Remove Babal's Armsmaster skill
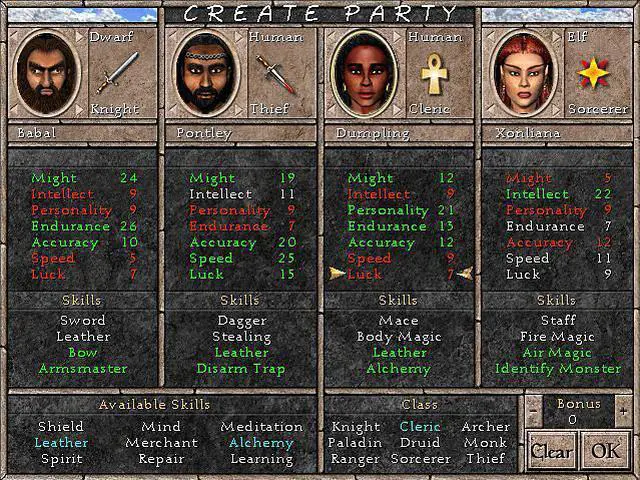640x480 pixels. tap(82, 369)
